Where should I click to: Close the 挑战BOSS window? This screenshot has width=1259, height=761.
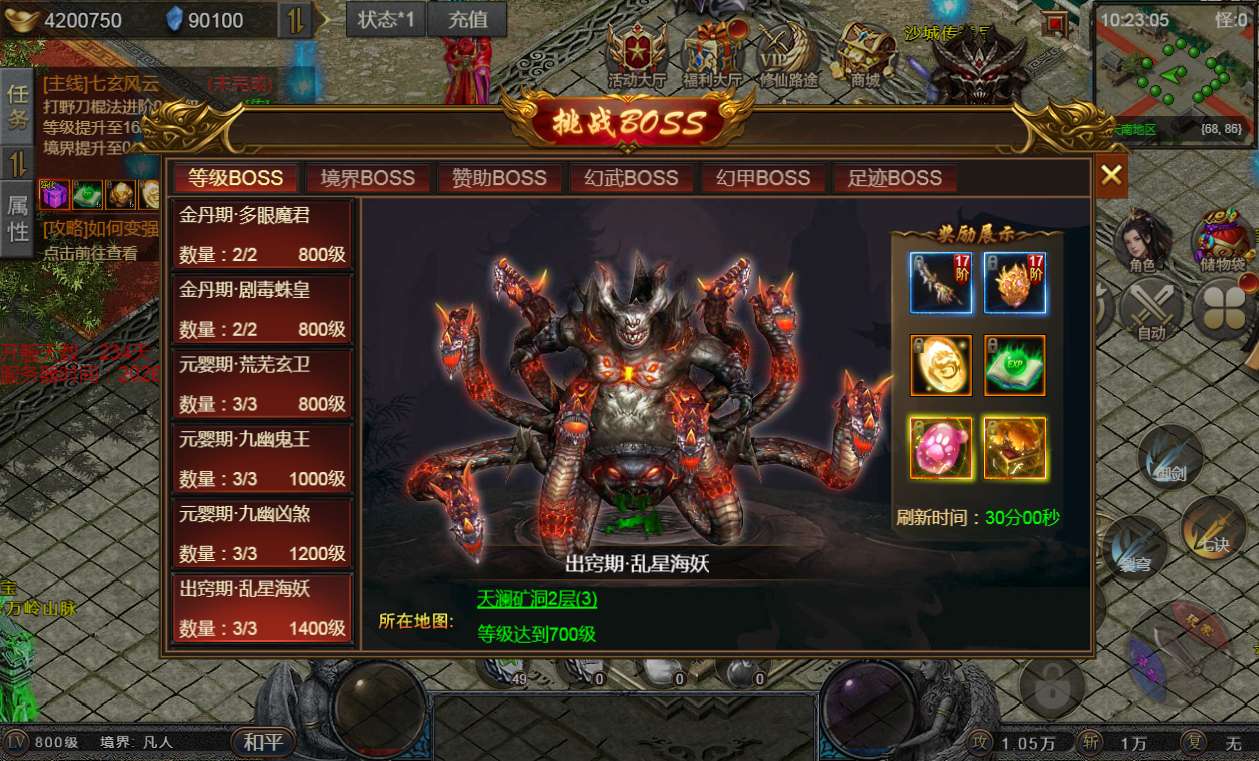point(1111,176)
